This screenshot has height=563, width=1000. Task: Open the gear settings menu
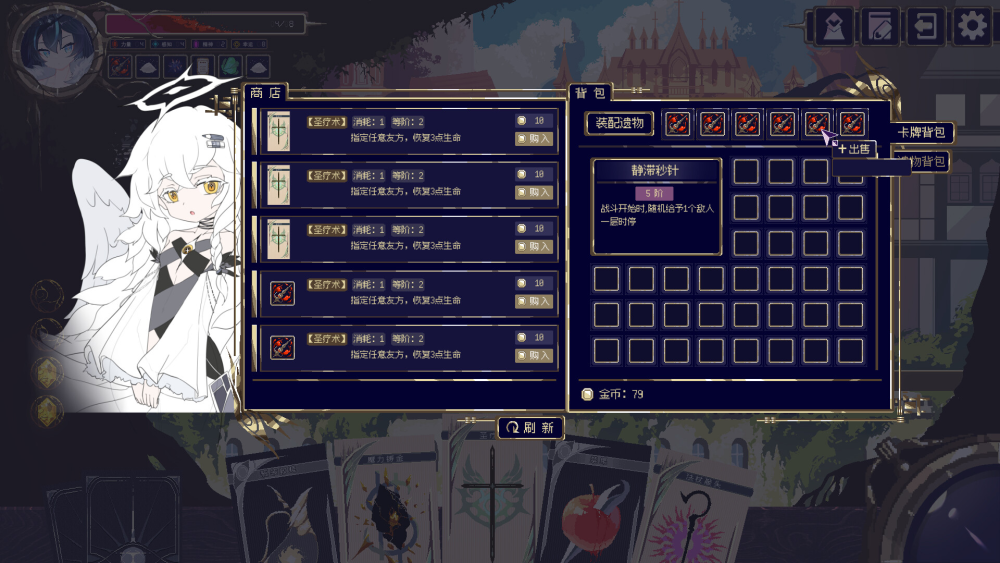971,27
